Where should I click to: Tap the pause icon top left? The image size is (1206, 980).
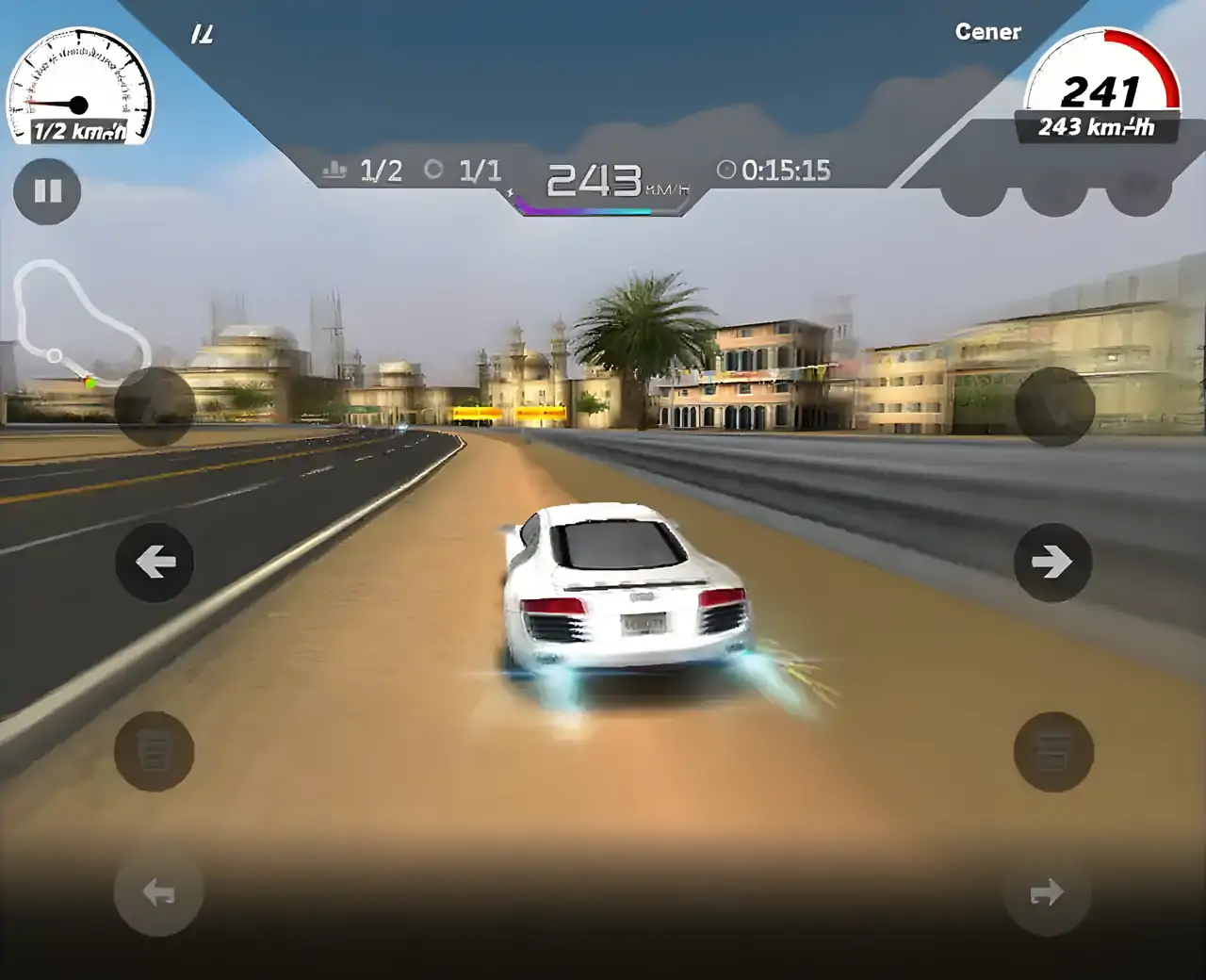pyautogui.click(x=47, y=191)
